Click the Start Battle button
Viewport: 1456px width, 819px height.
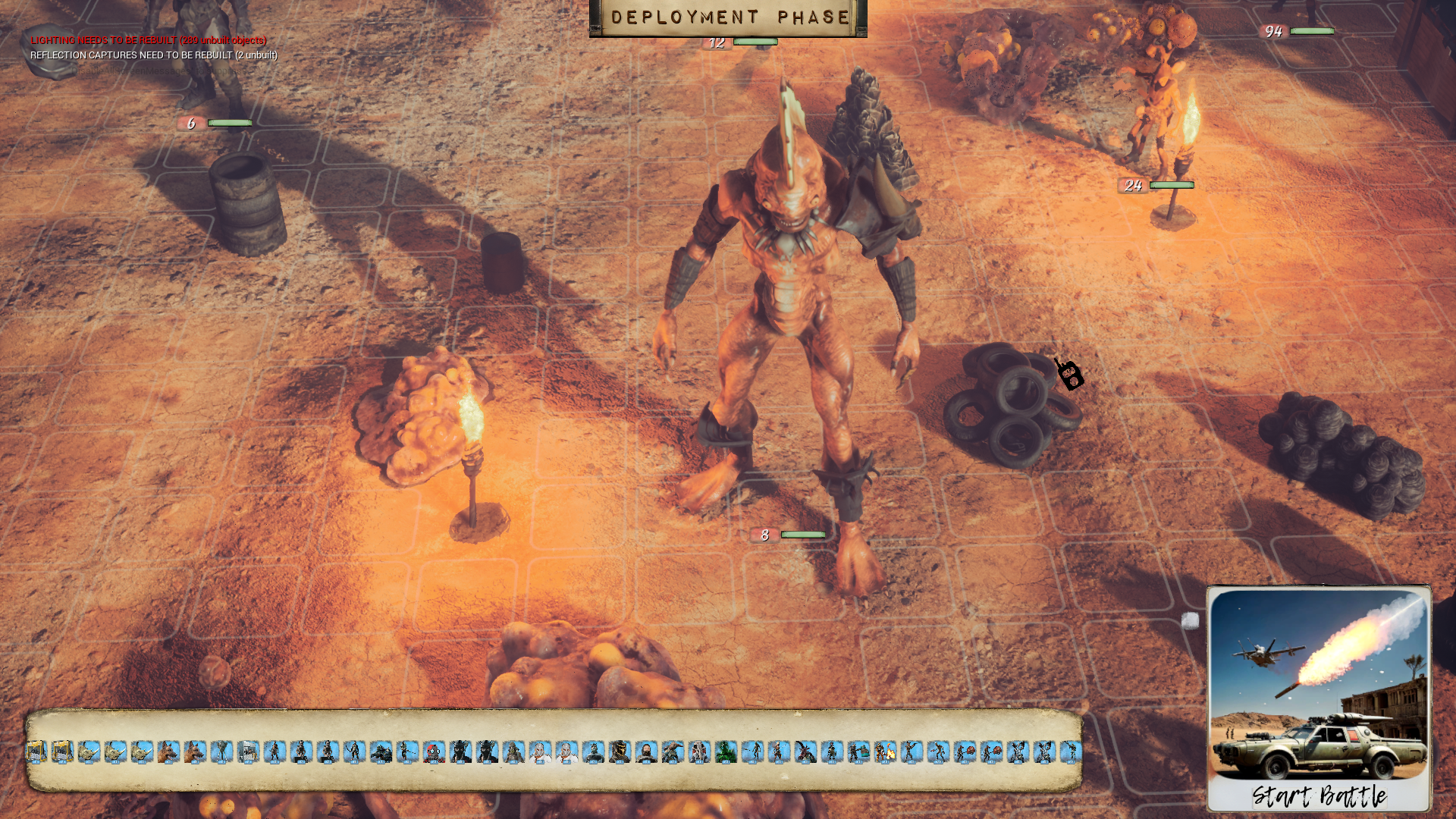(1319, 796)
